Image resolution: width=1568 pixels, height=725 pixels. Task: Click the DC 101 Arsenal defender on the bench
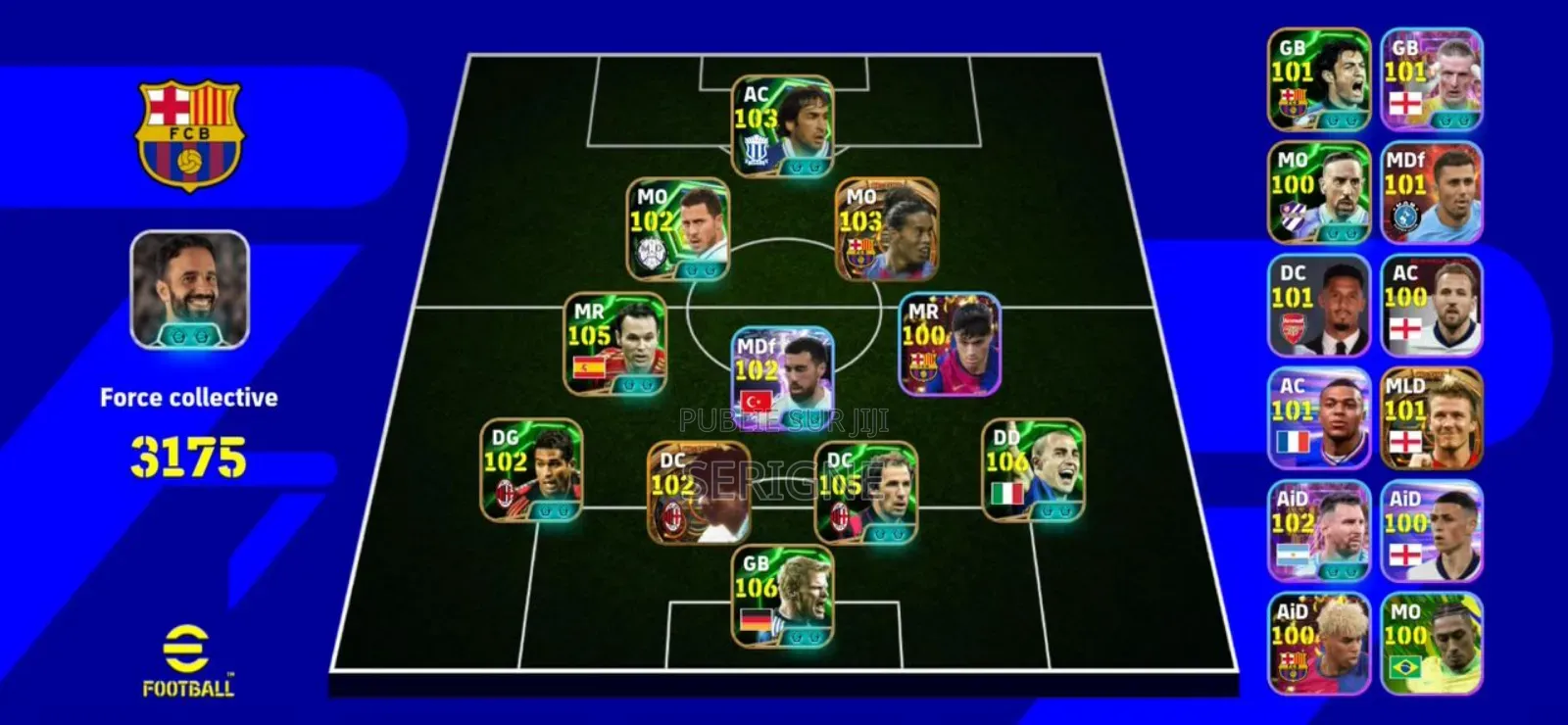1318,304
